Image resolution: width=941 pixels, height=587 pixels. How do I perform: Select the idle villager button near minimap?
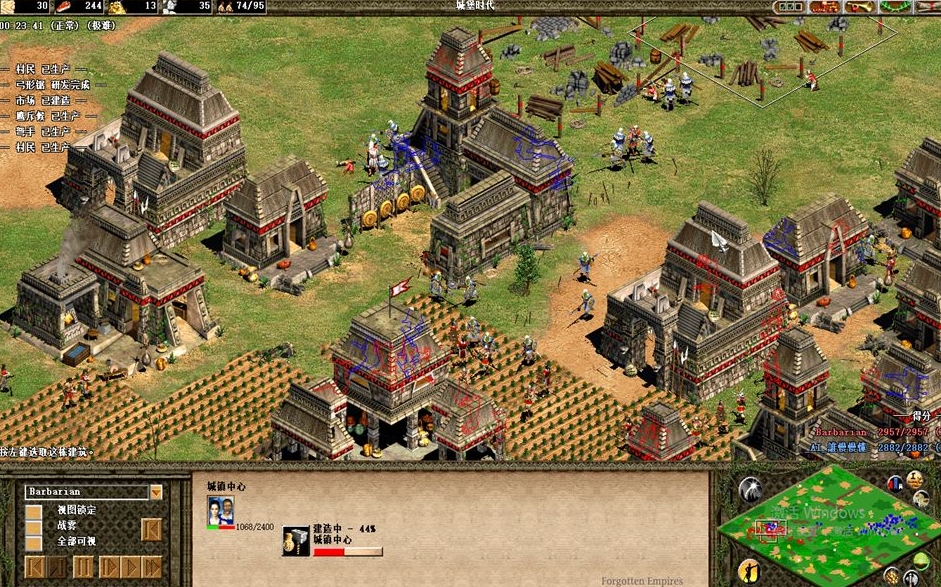tap(751, 572)
